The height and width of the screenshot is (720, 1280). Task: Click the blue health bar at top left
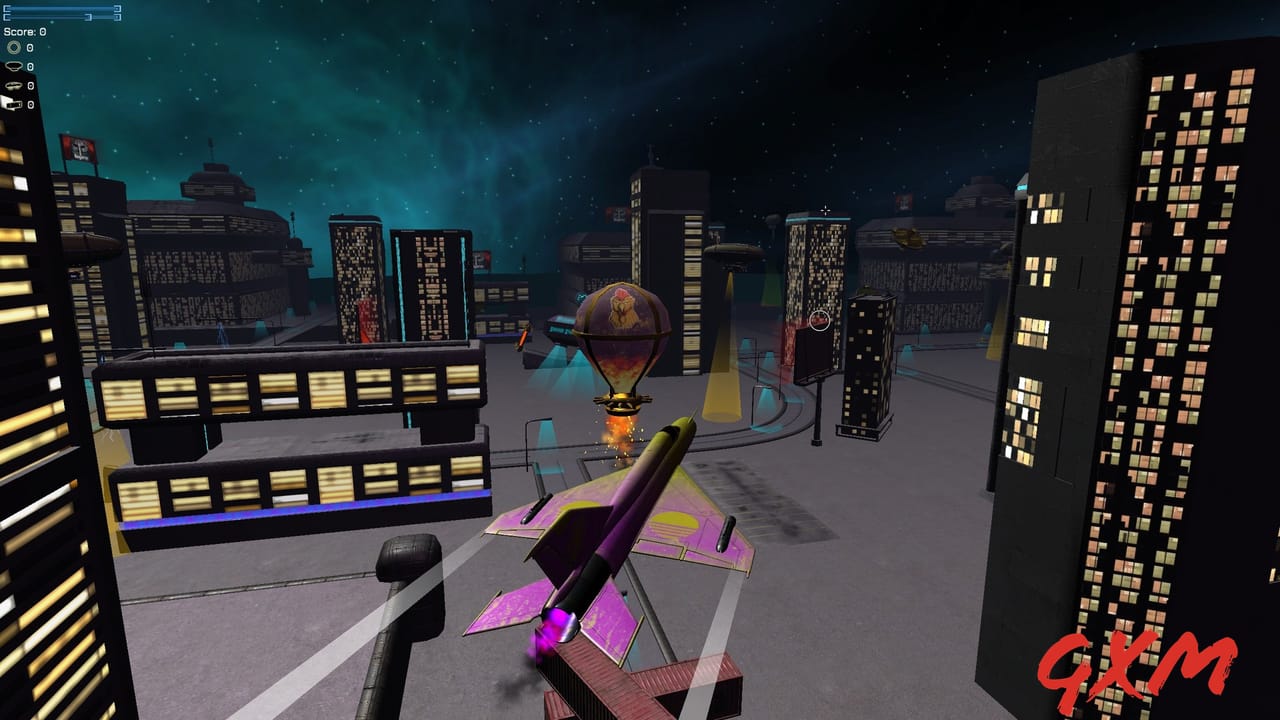(x=60, y=12)
